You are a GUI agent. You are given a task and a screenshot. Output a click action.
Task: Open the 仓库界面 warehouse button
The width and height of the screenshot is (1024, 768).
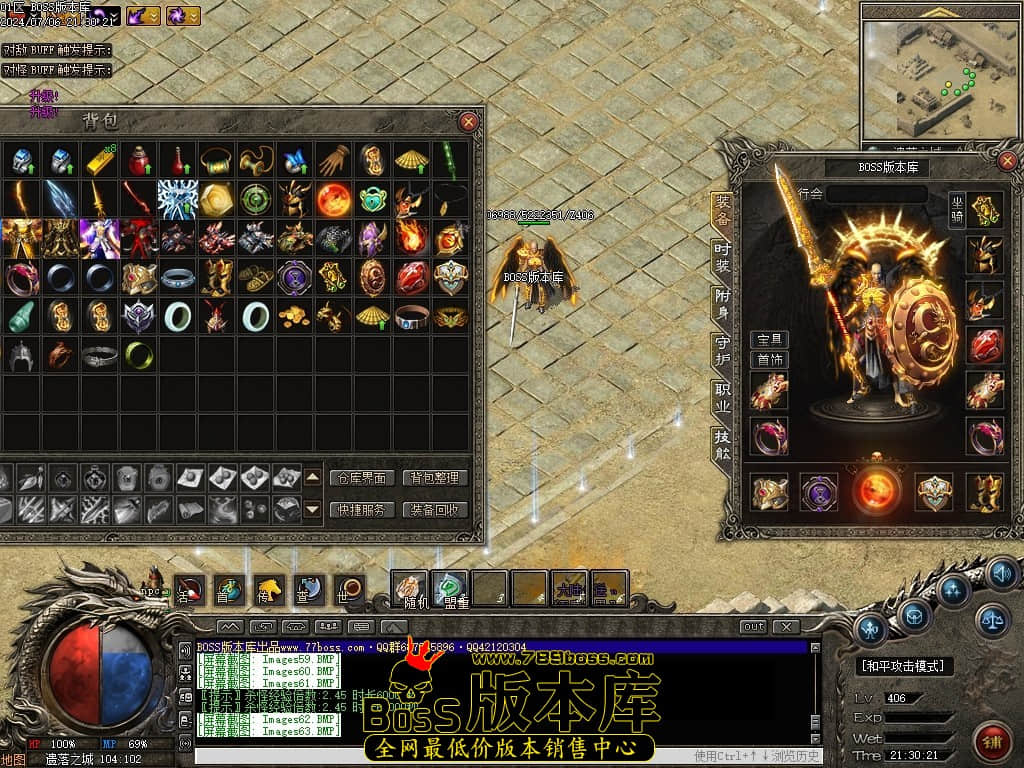click(360, 478)
